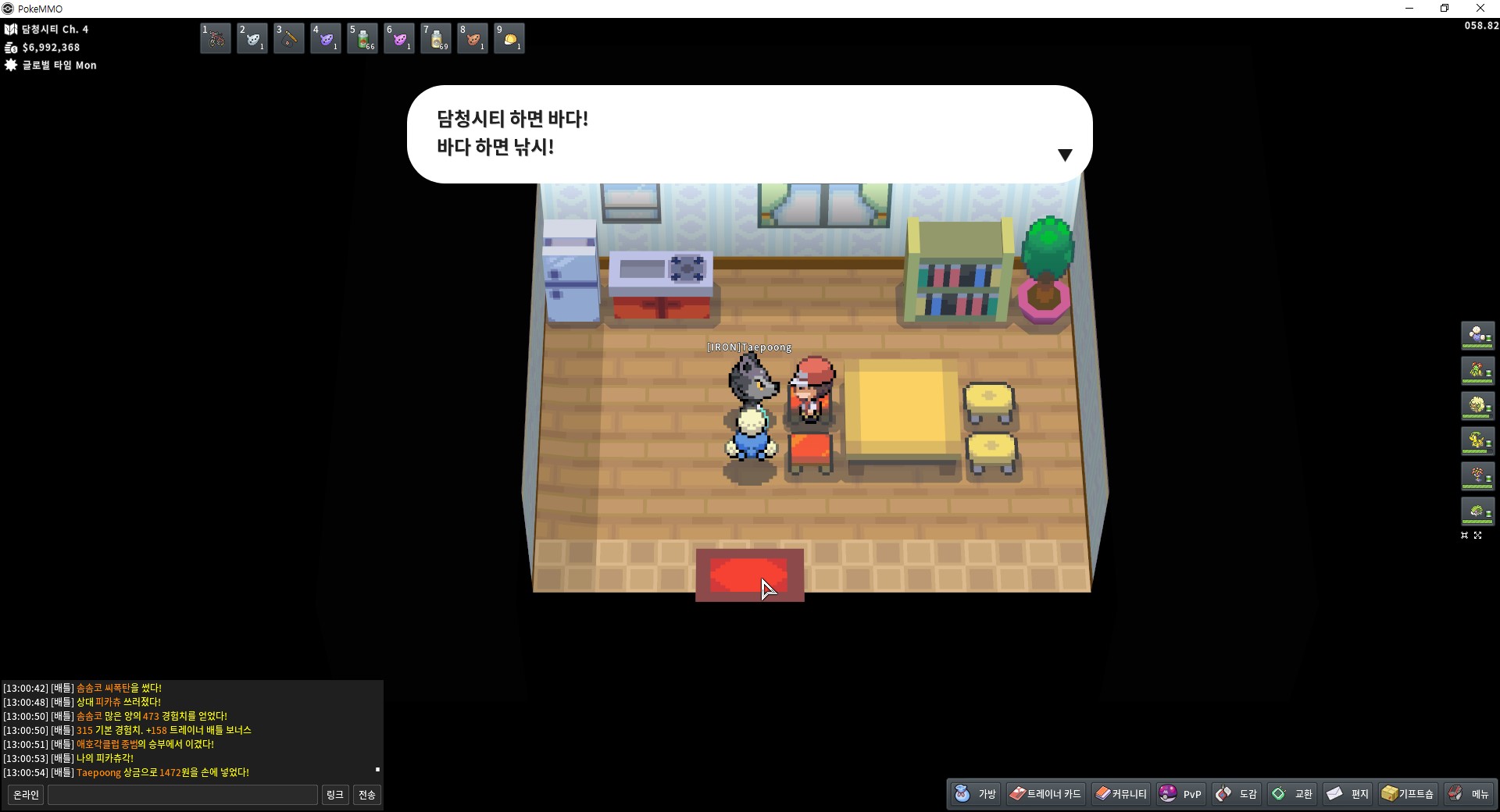
Task: Open the 교환 trade window
Action: 1292,794
